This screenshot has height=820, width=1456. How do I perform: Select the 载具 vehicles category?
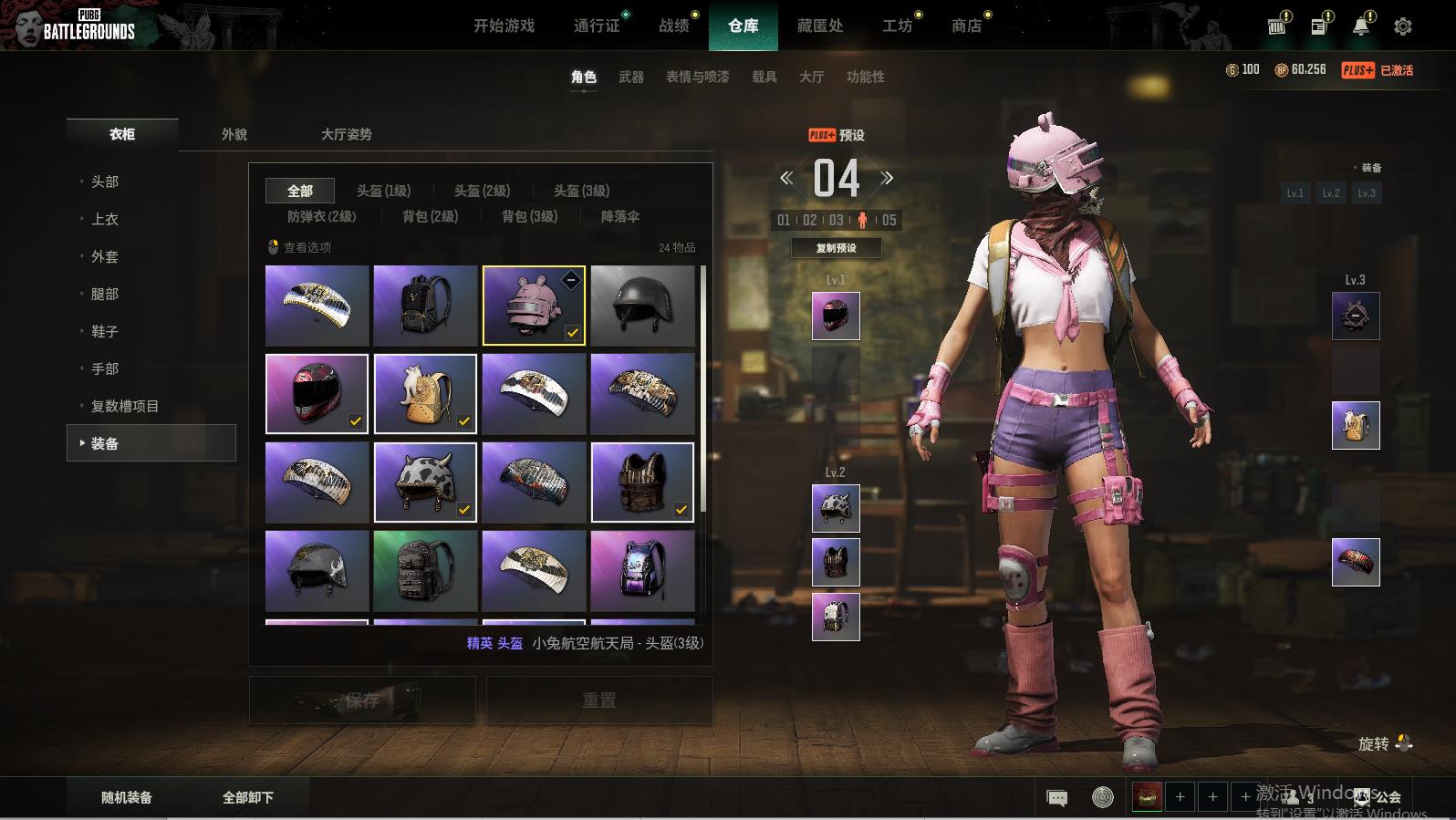(764, 77)
